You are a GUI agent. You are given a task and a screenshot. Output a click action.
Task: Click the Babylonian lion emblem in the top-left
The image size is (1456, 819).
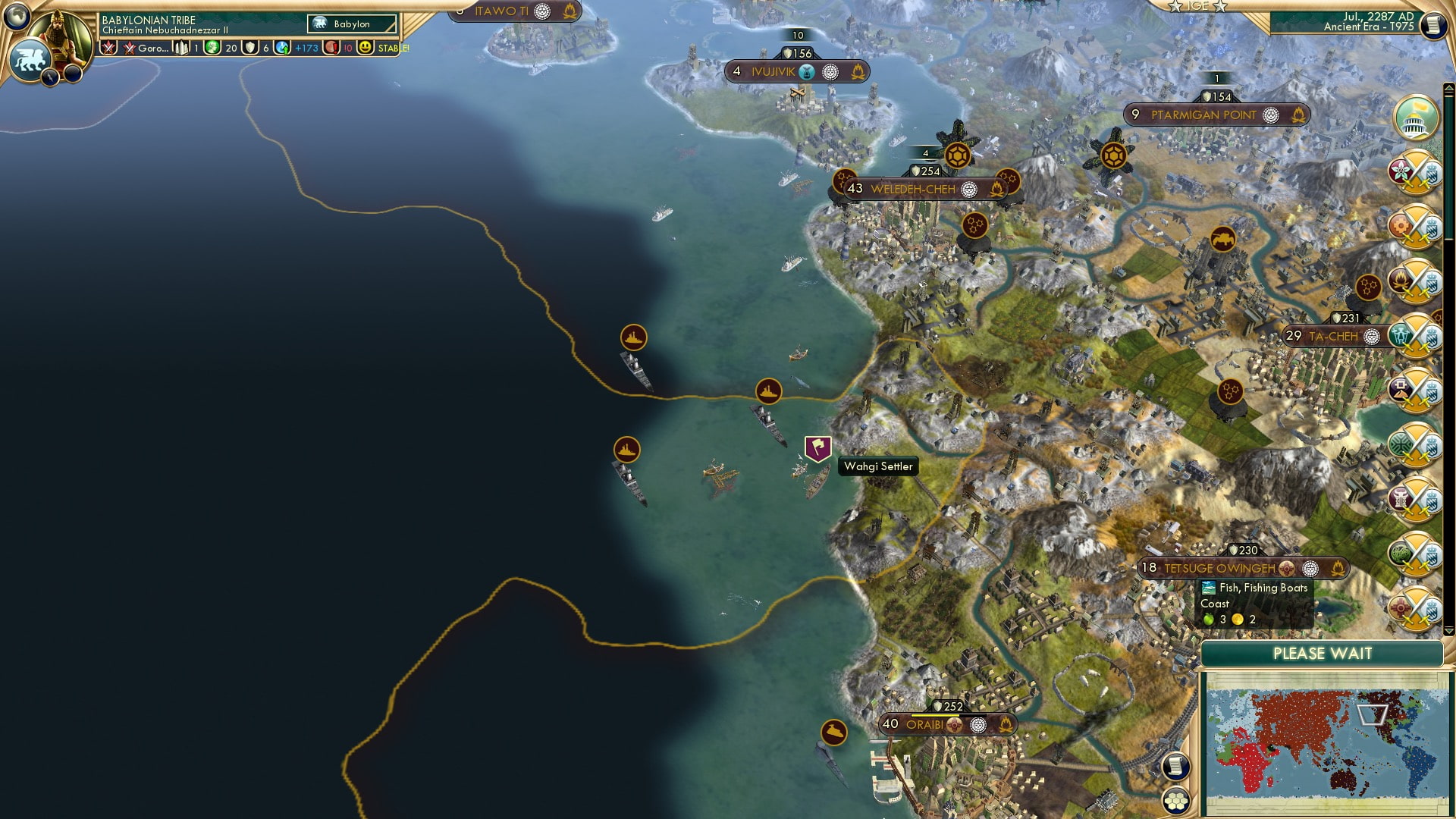(x=30, y=58)
